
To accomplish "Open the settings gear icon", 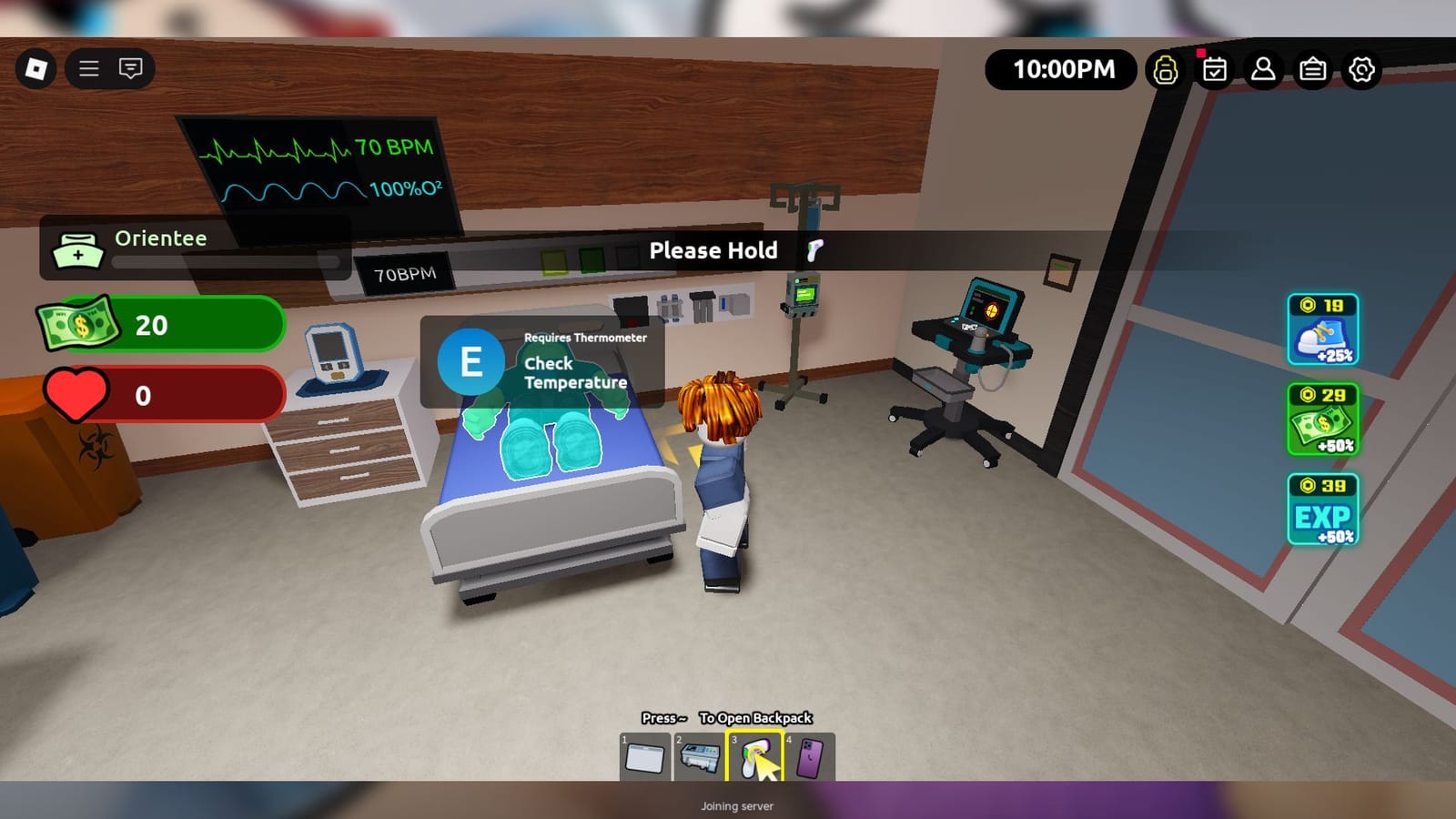I will 1361,68.
